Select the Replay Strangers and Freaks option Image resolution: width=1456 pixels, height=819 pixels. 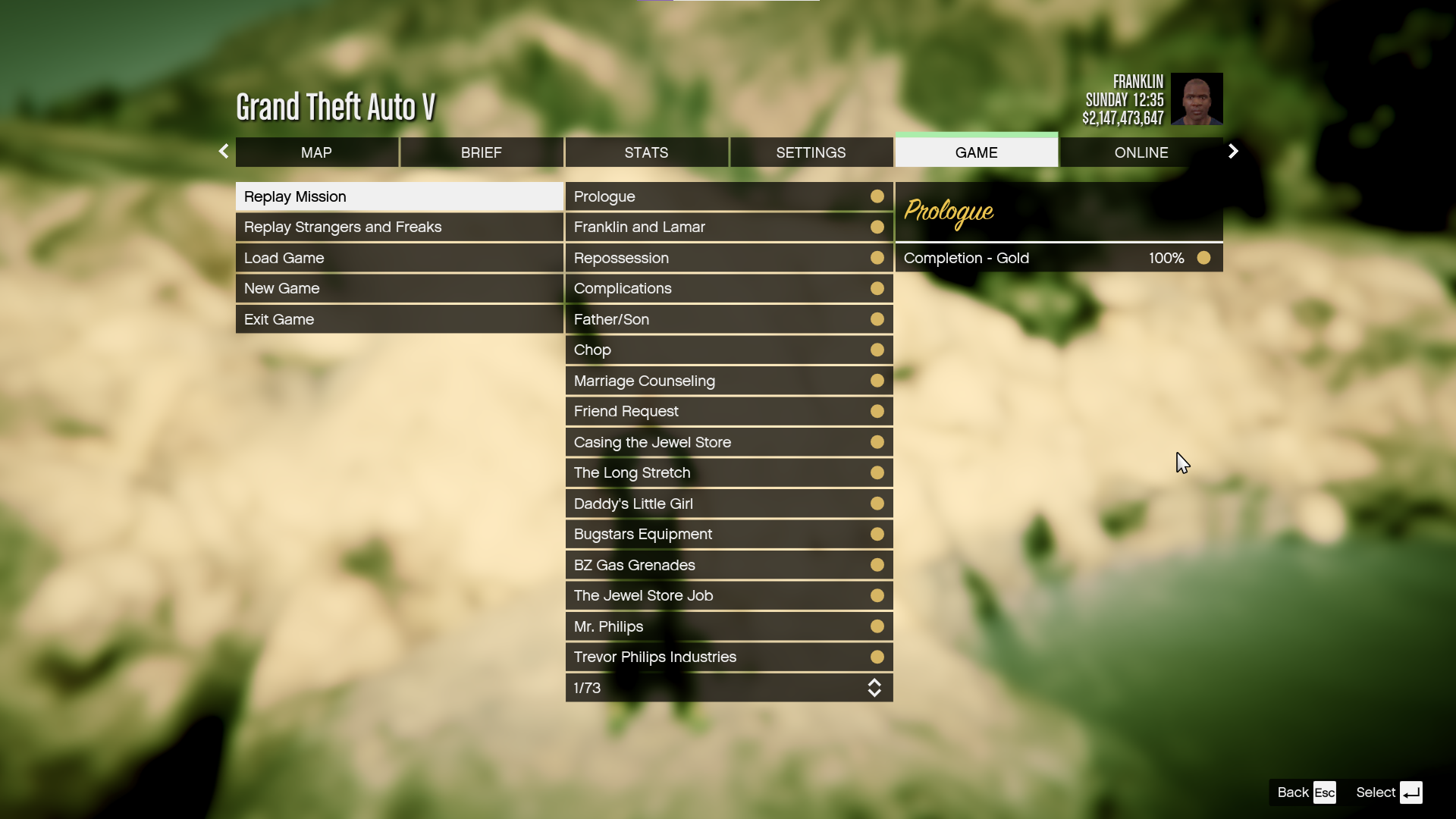tap(342, 227)
